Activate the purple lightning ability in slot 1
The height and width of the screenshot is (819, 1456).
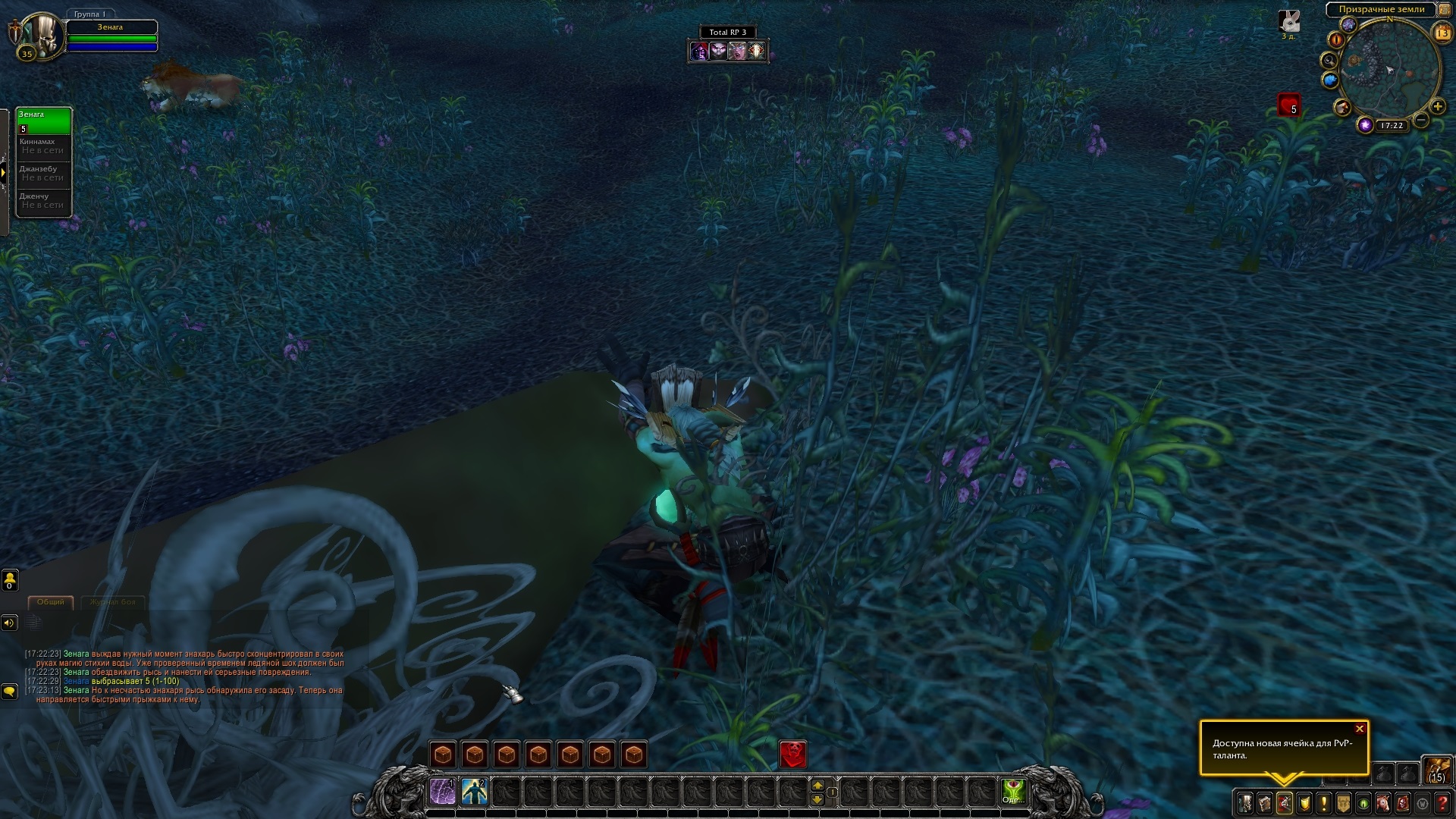click(443, 792)
